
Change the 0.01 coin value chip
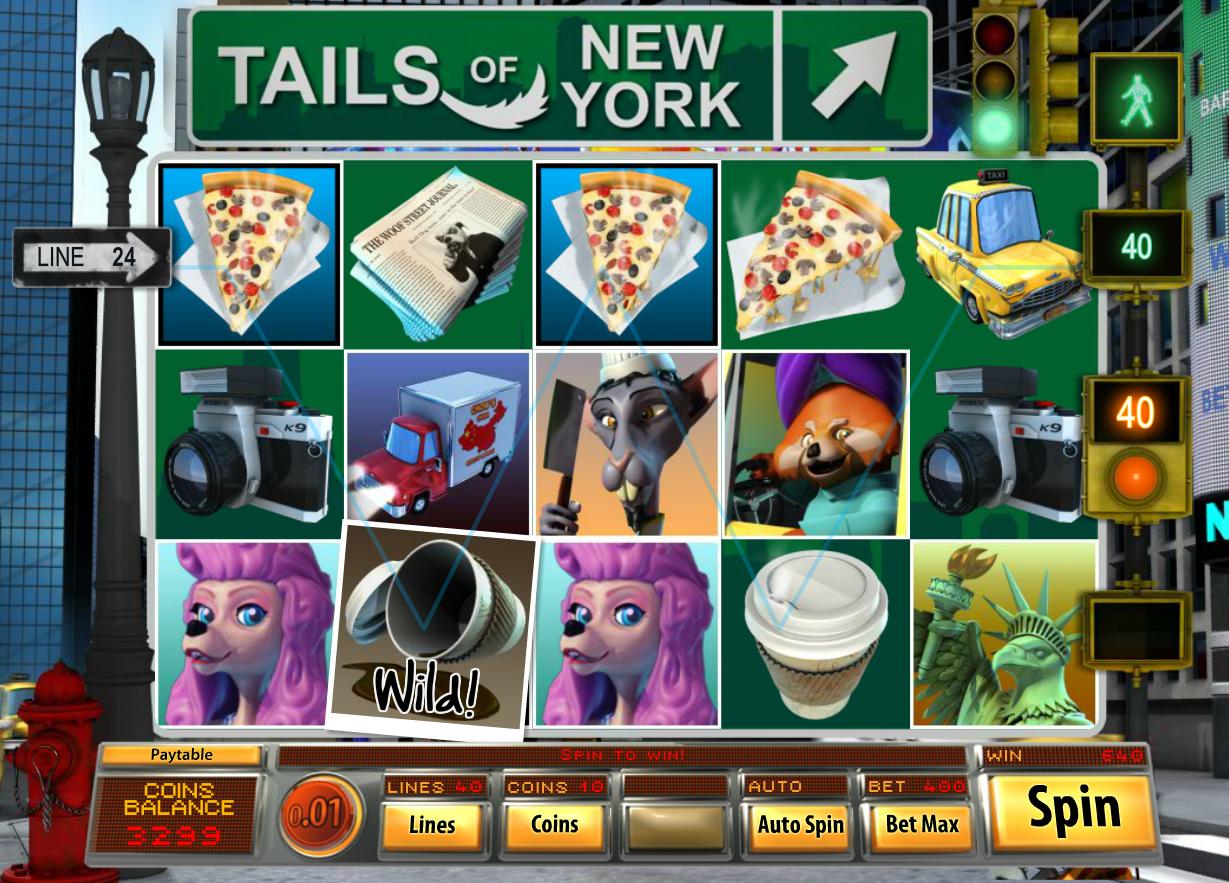pyautogui.click(x=322, y=815)
